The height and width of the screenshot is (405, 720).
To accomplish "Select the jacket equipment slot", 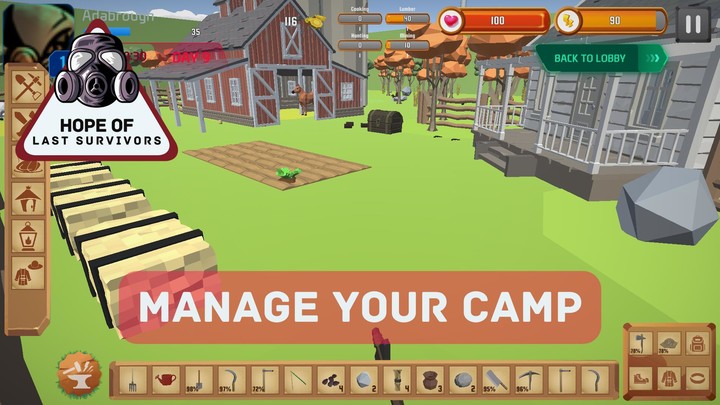I will [x=668, y=378].
